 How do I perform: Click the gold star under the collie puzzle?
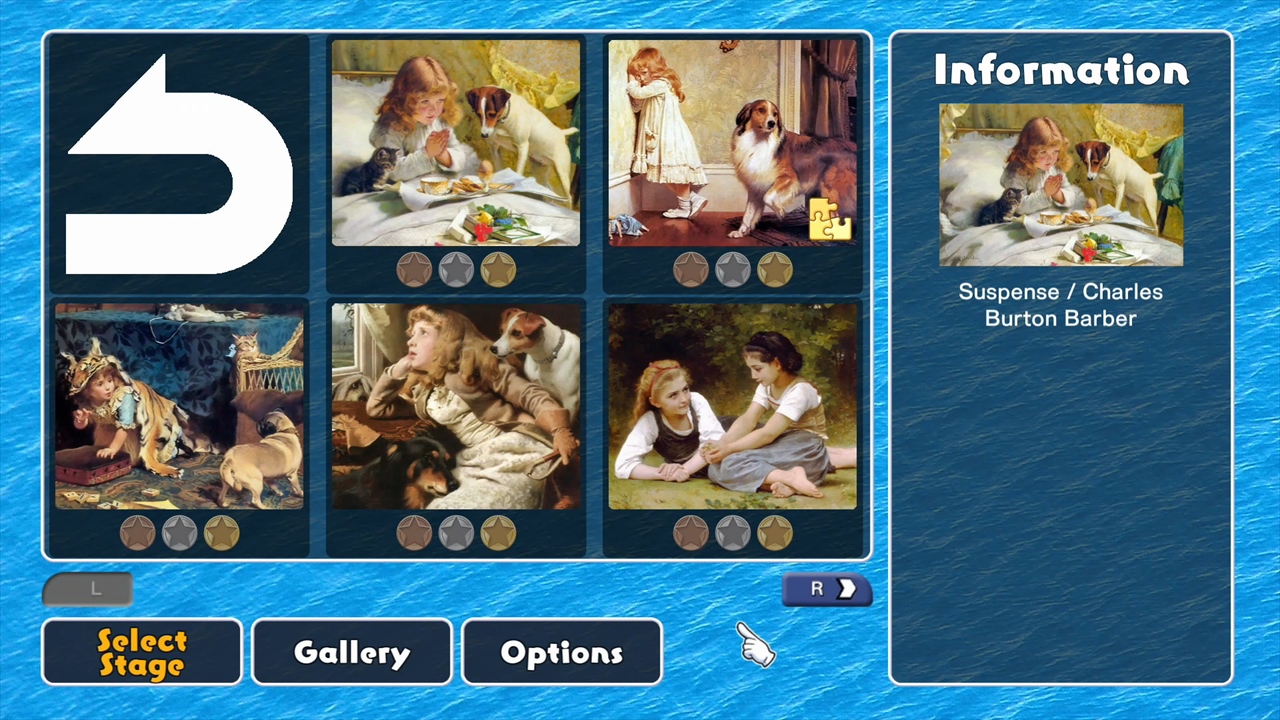[776, 268]
